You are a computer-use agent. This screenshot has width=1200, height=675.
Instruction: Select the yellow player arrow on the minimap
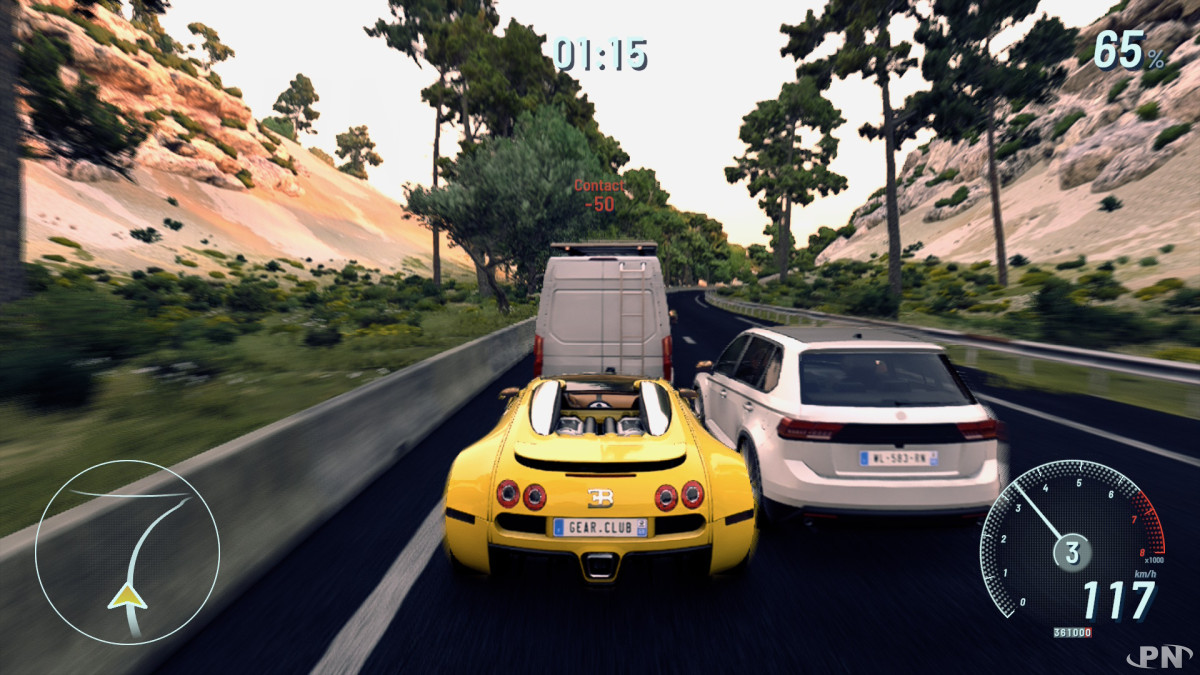(127, 596)
